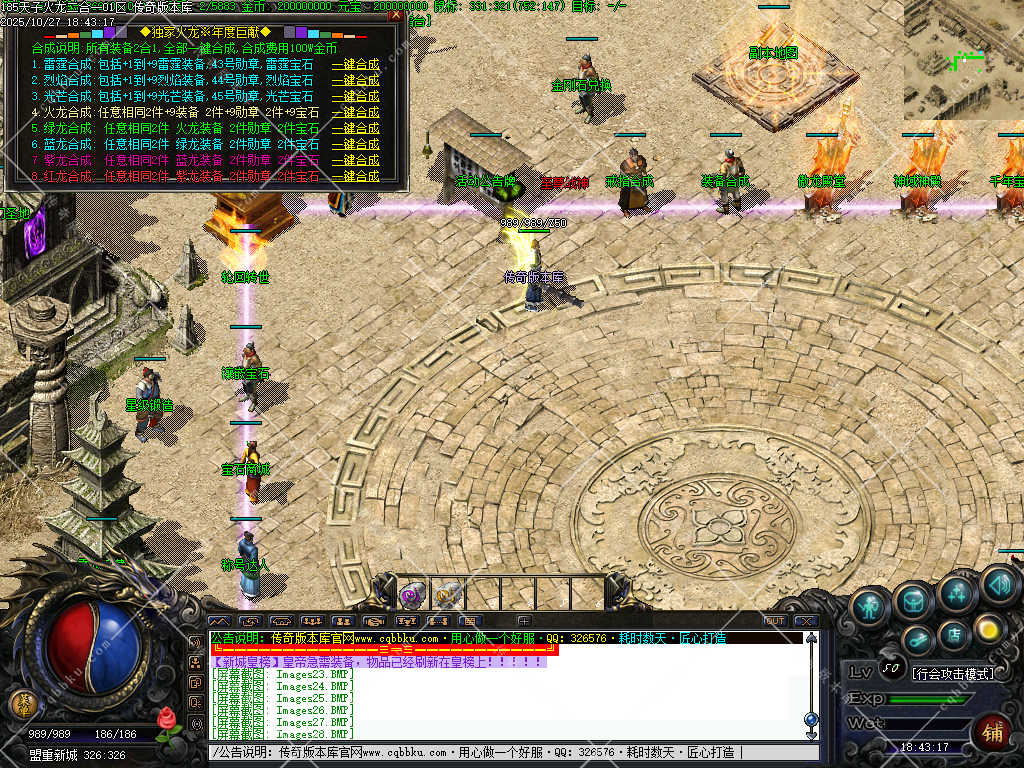
Task: Click one-key synthesis for 烈焰合成
Action: 356,80
